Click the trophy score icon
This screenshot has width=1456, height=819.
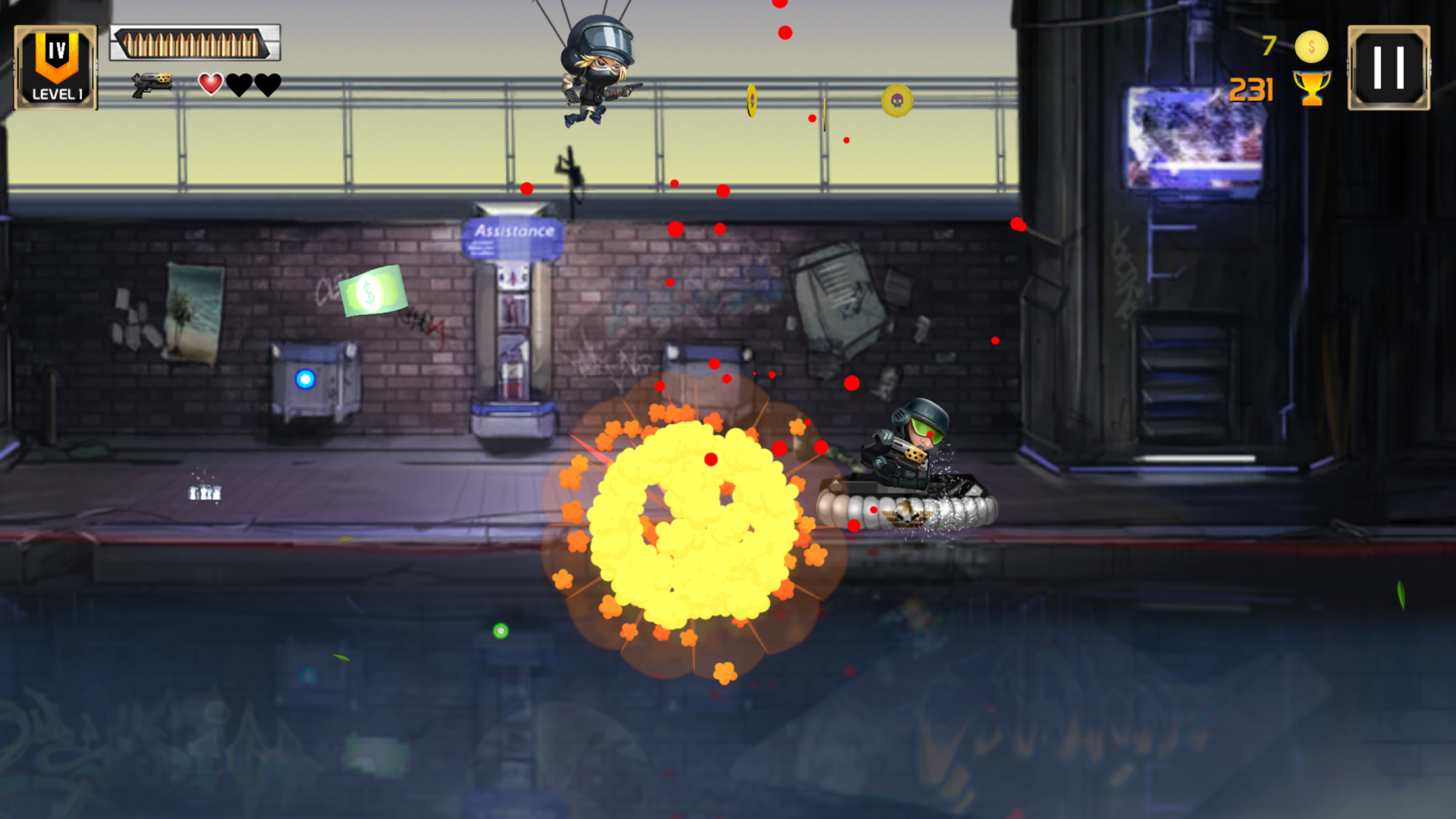1314,89
